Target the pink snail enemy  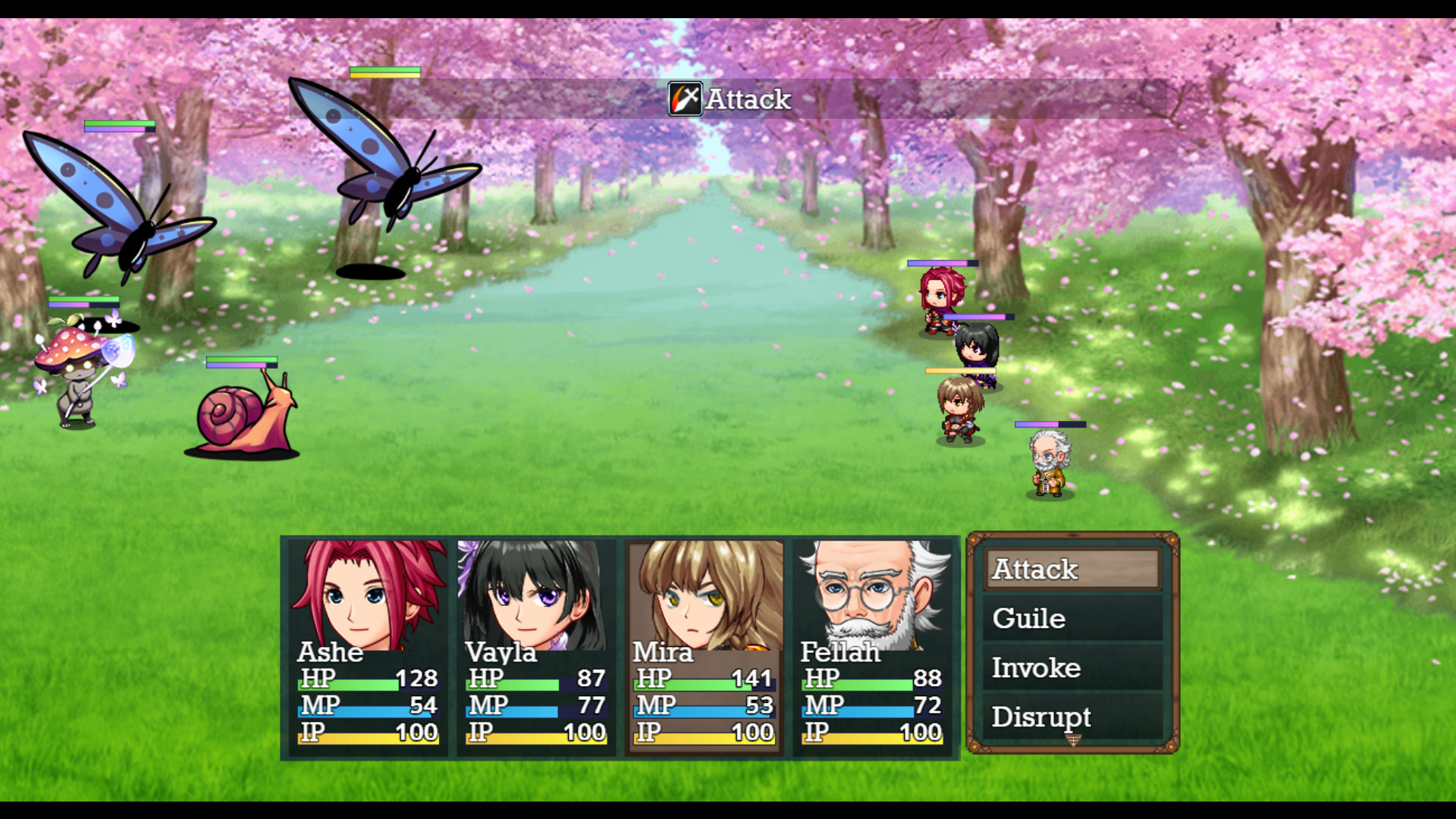point(239,417)
